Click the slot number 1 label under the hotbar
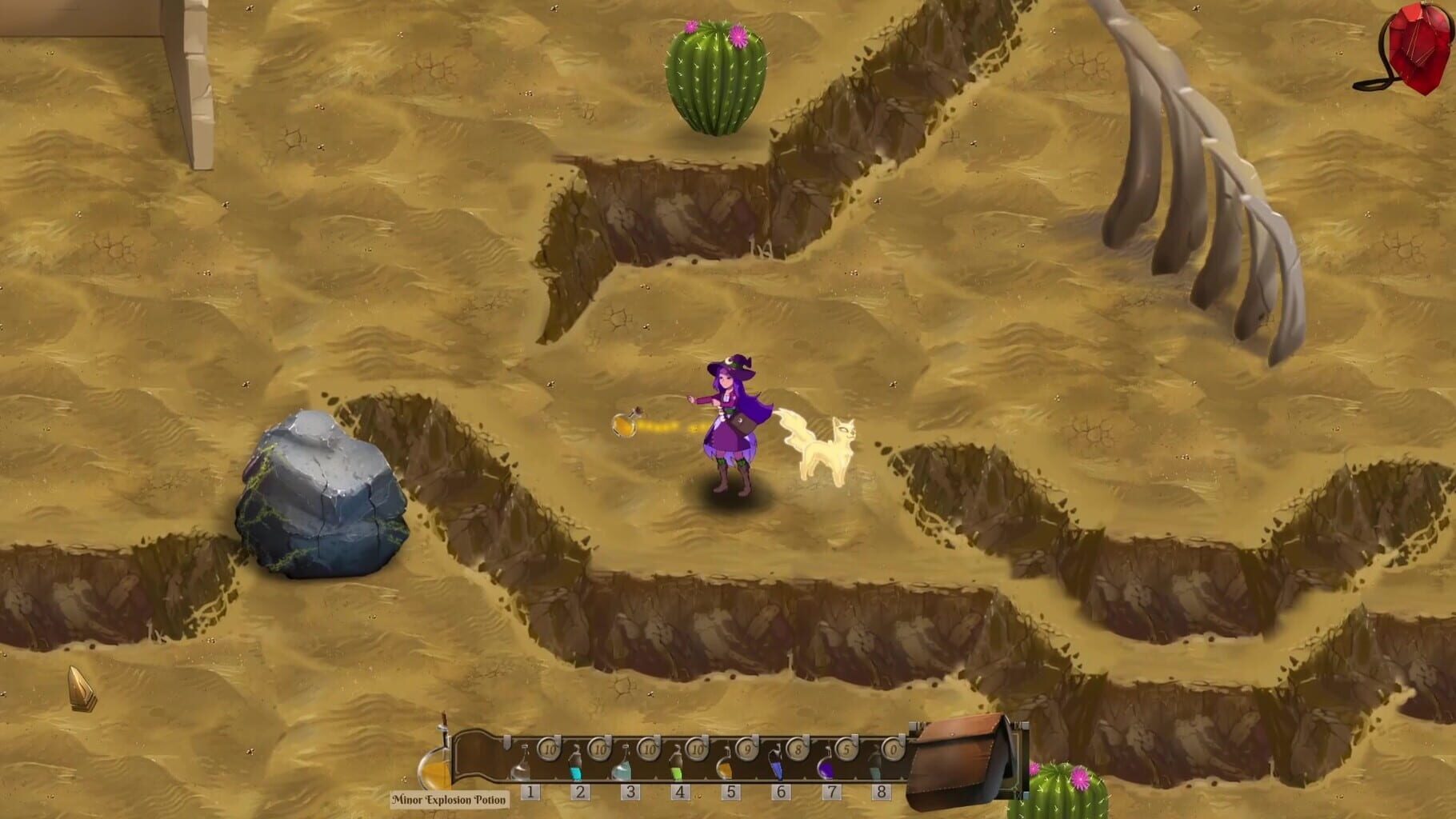 530,791
